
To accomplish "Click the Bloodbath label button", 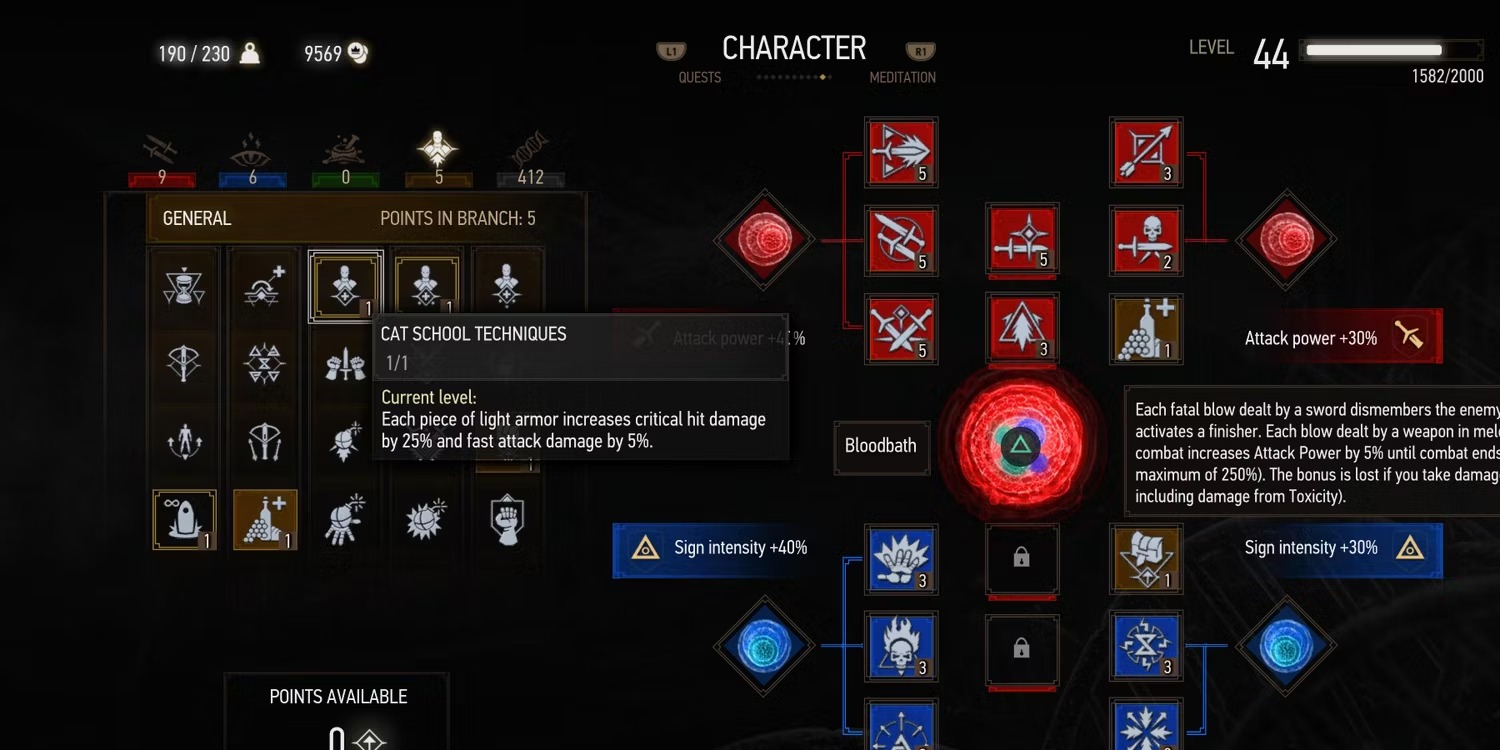I will (x=881, y=447).
